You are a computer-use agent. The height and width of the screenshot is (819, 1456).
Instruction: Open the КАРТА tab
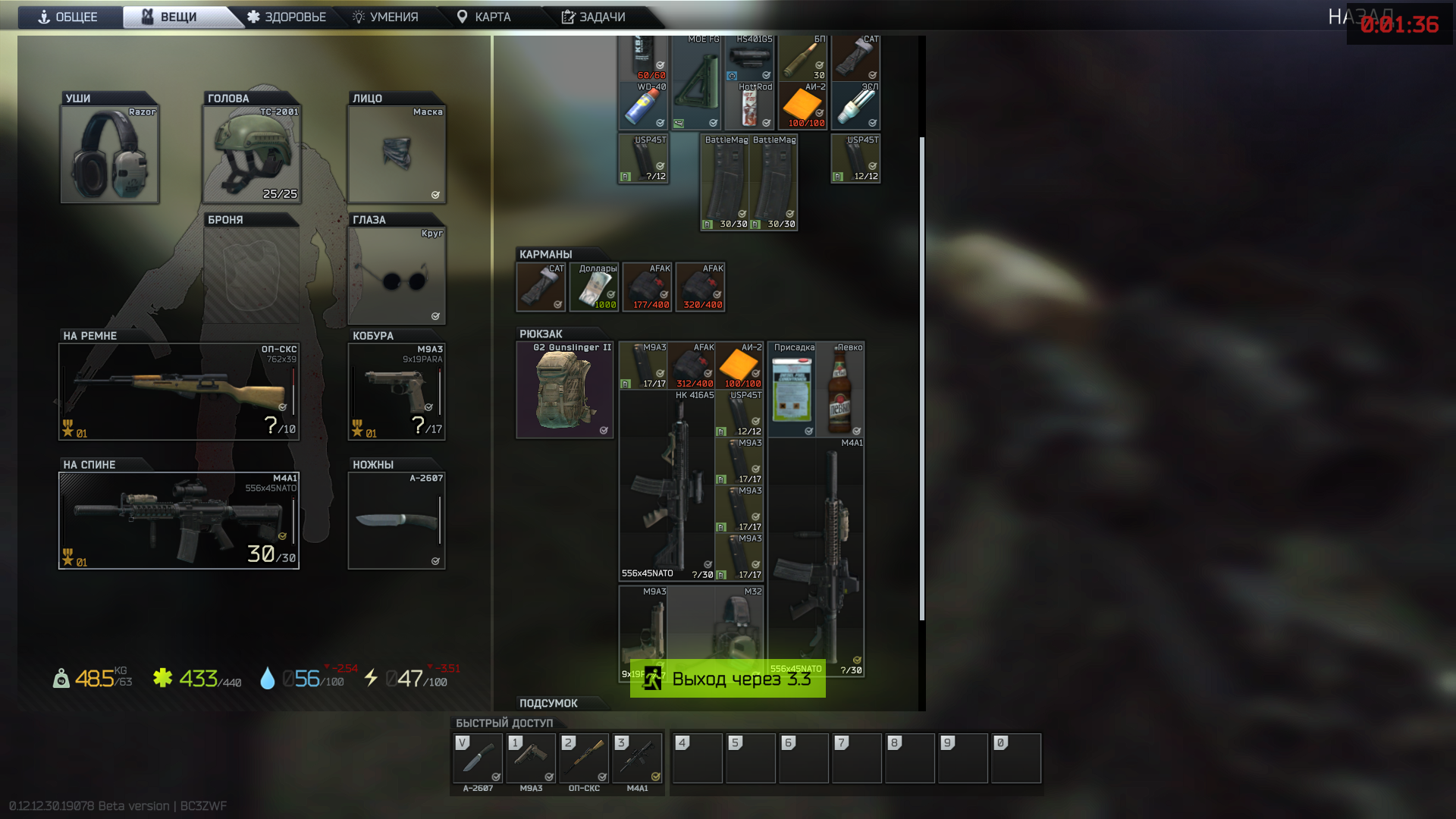484,17
